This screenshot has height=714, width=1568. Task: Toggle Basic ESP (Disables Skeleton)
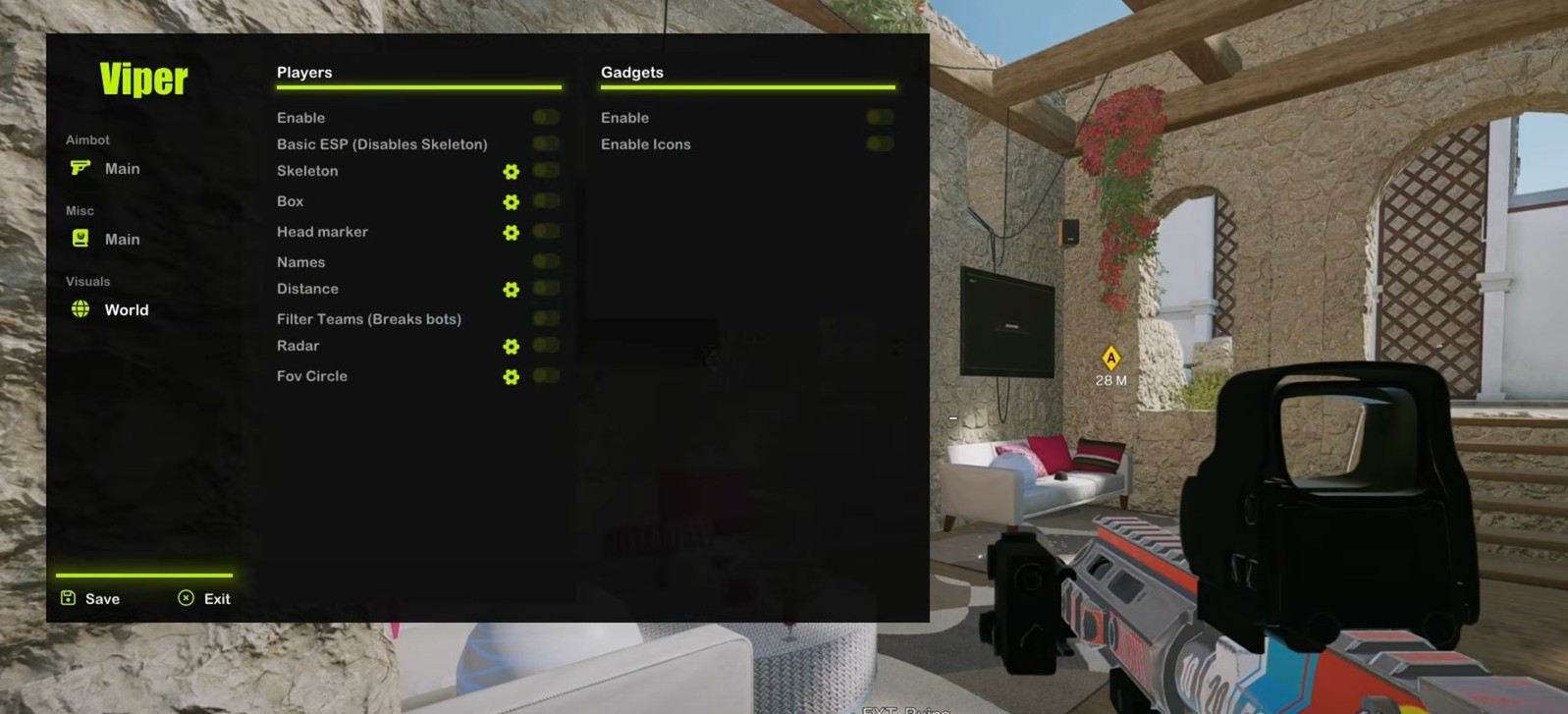point(546,144)
